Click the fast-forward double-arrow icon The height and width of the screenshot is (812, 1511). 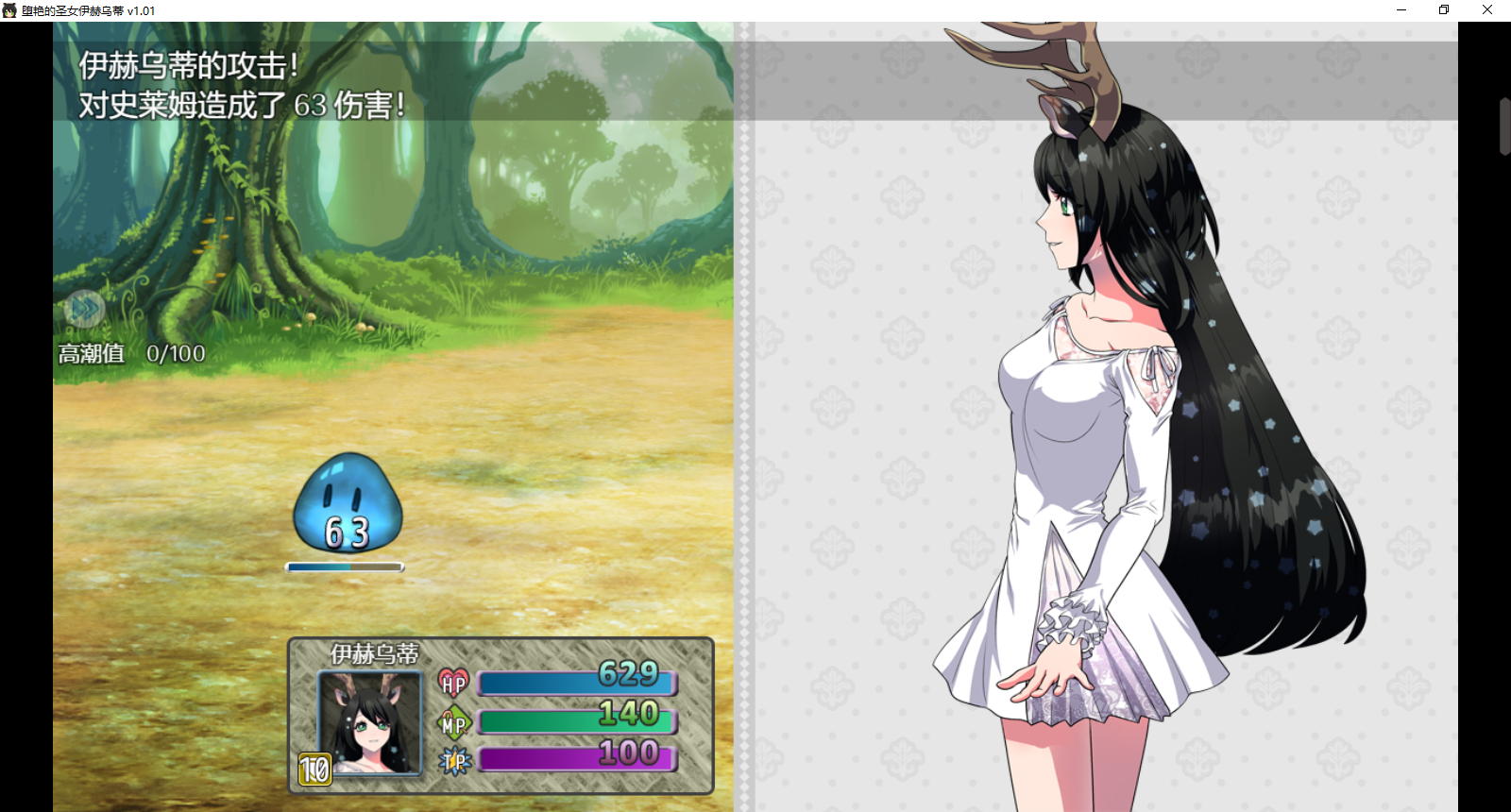coord(84,308)
